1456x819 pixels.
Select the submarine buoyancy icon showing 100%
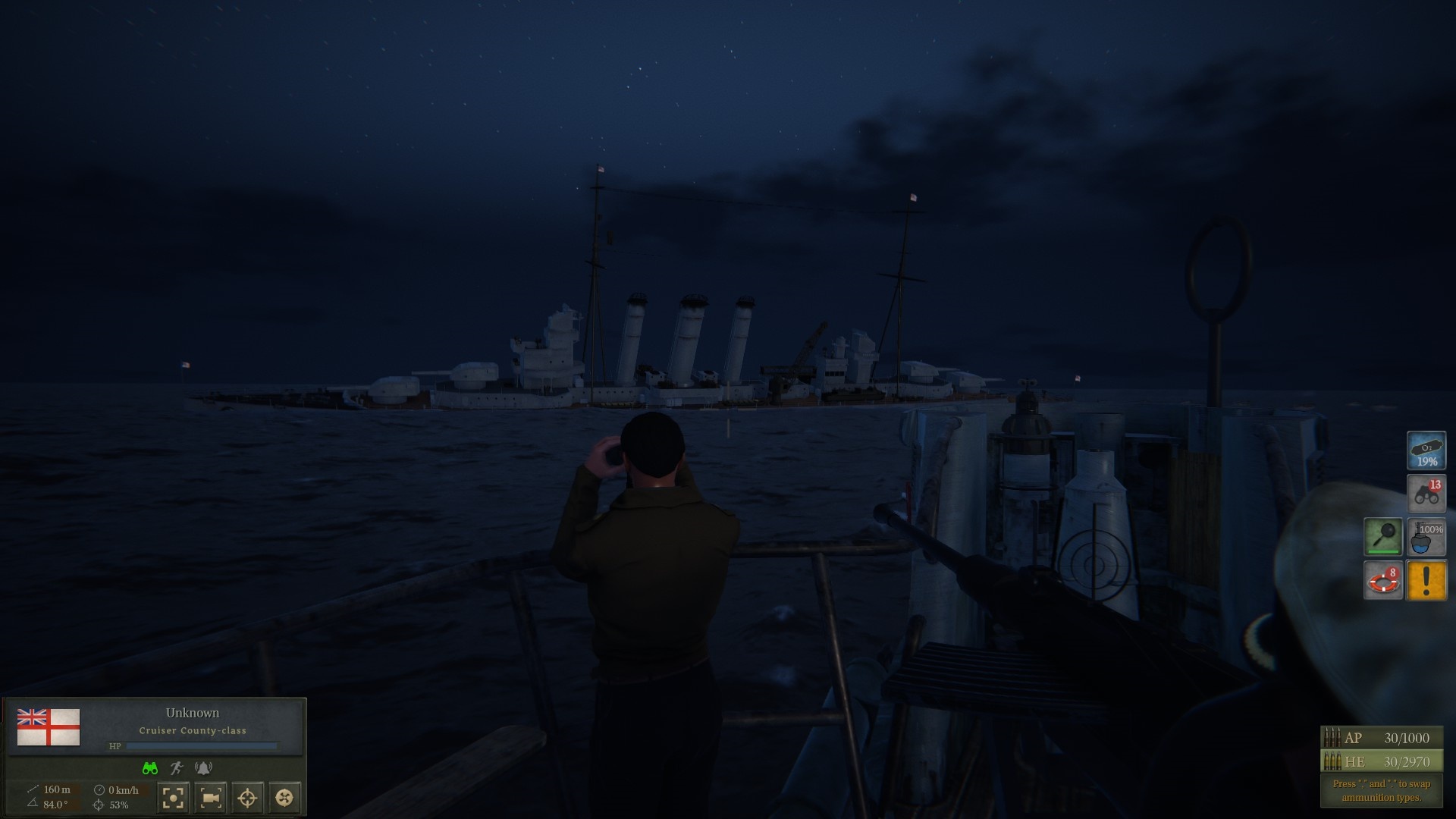click(x=1426, y=537)
